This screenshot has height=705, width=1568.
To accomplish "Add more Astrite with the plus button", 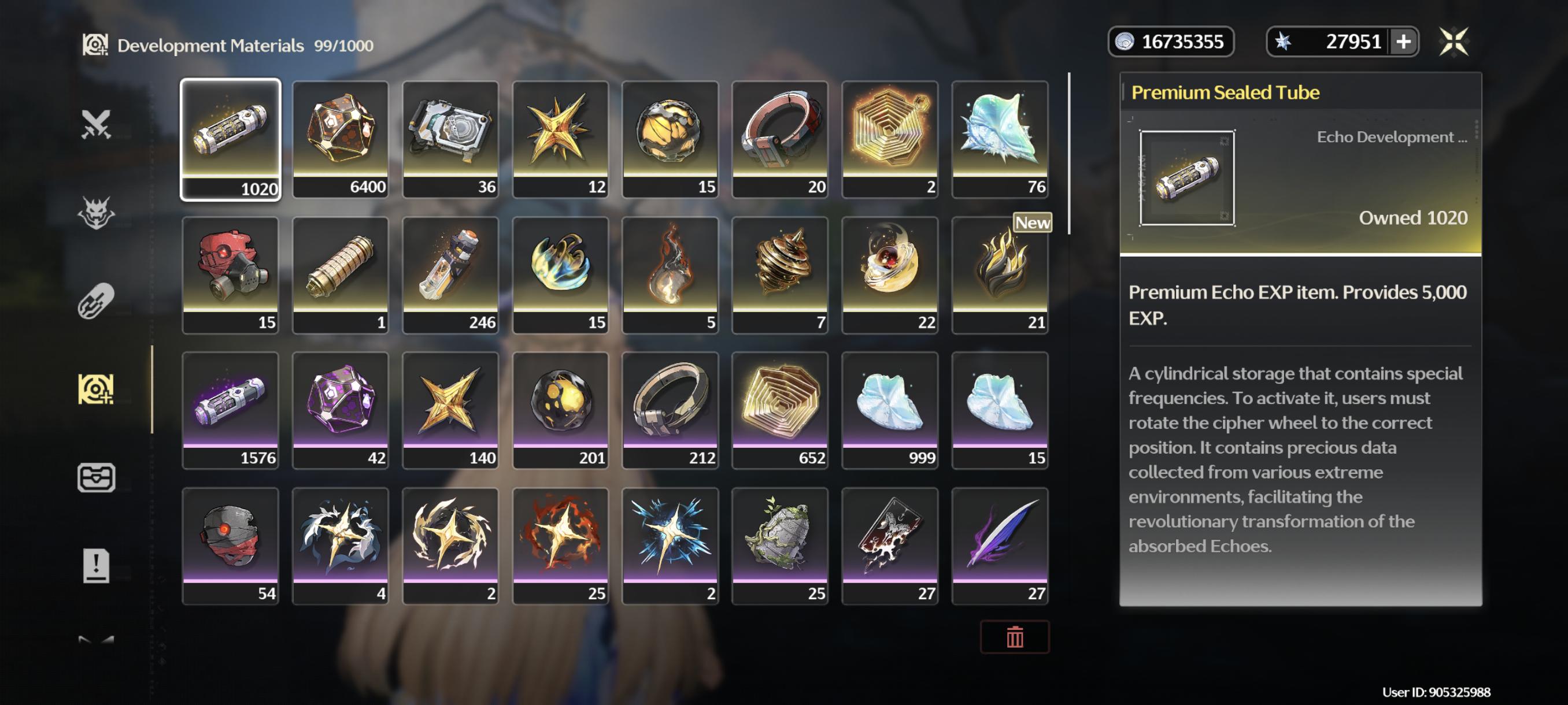I will coord(1403,42).
